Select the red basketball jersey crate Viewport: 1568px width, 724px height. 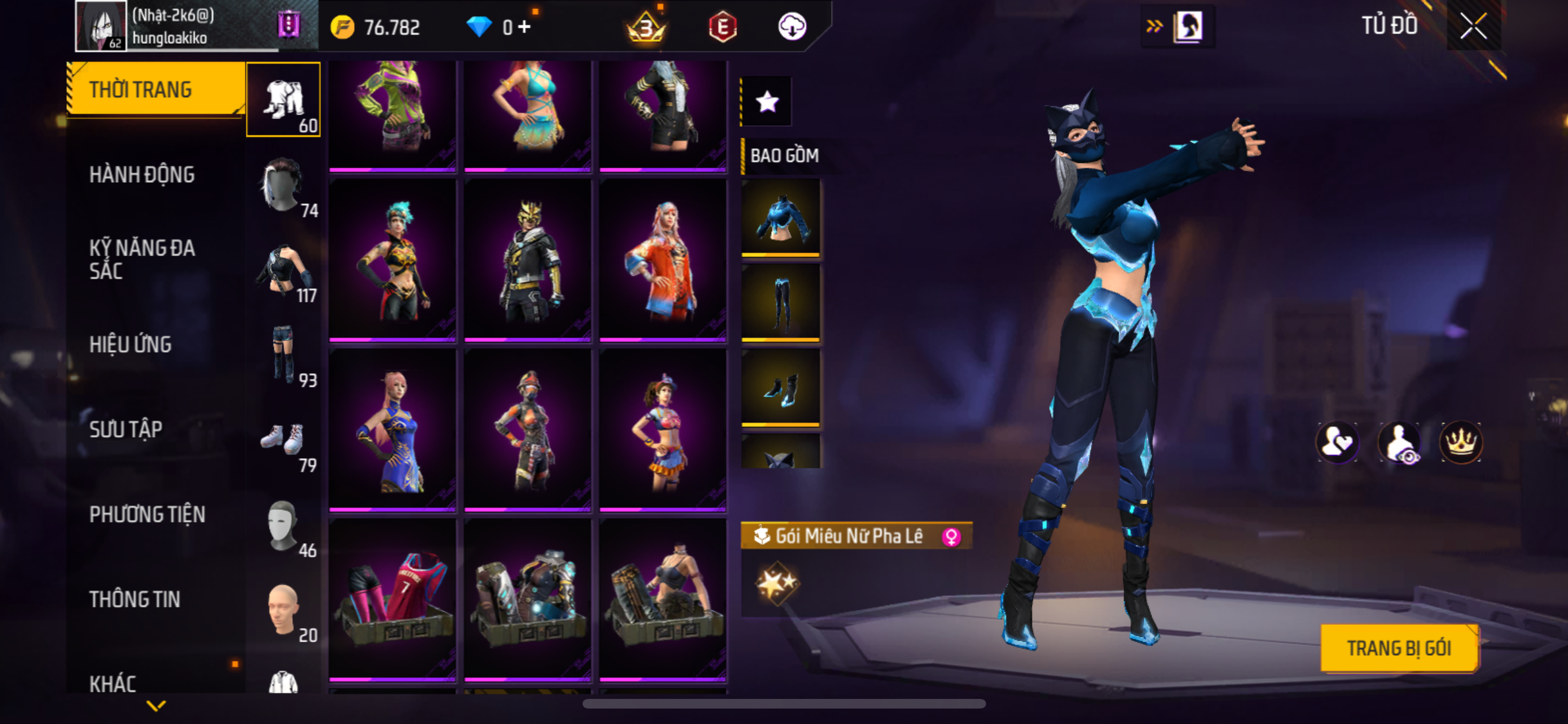point(392,600)
